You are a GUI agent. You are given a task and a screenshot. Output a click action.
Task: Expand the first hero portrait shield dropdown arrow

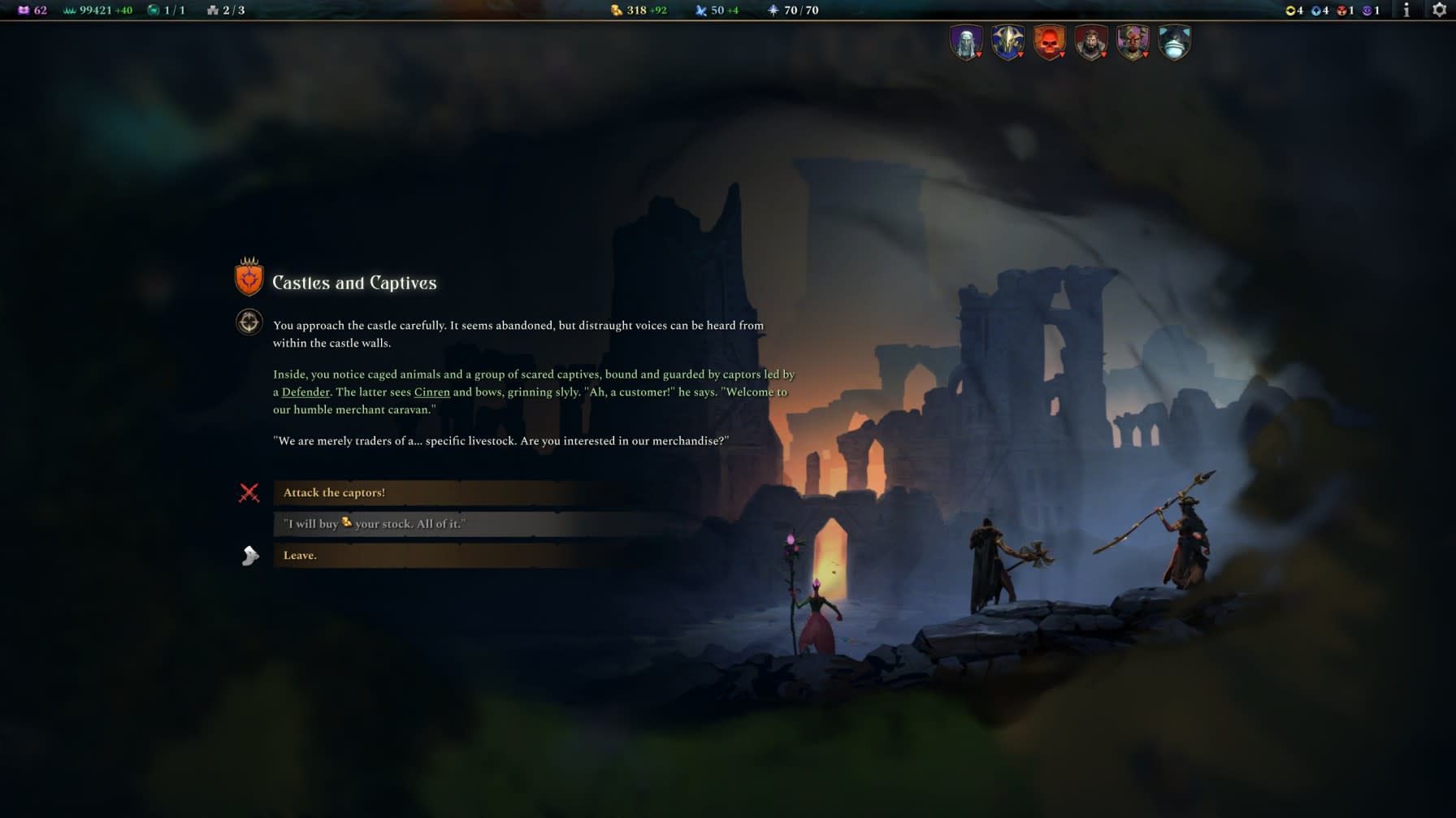coord(980,56)
